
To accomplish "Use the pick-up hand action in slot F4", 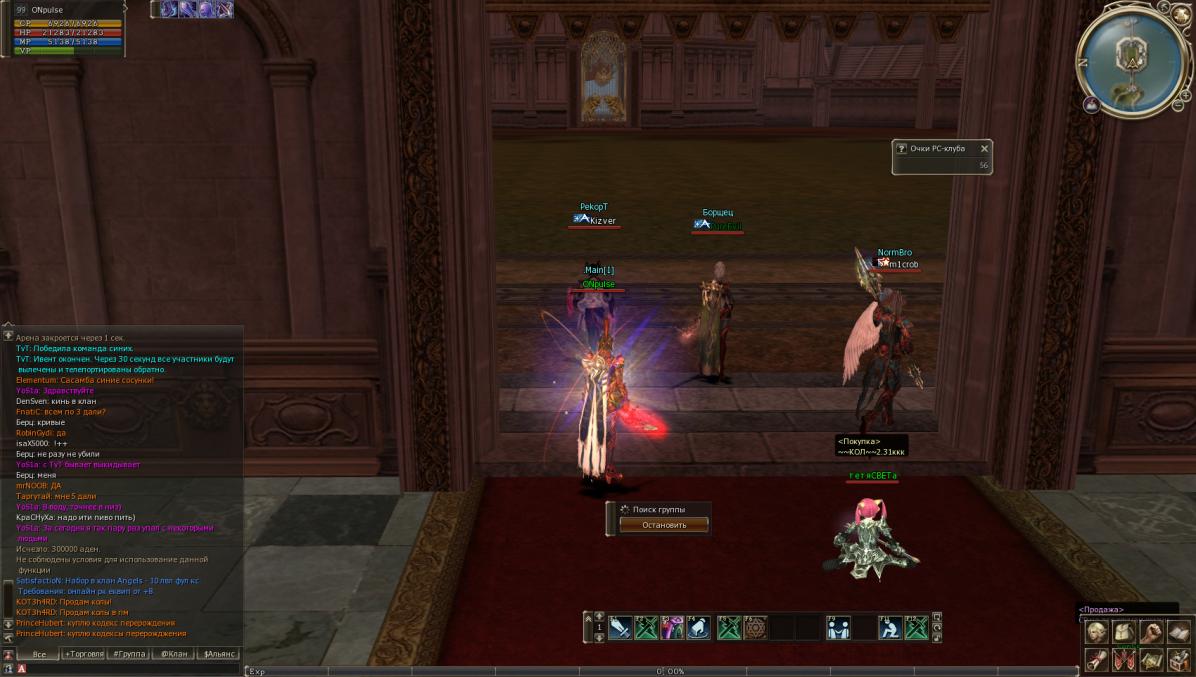I will click(698, 628).
